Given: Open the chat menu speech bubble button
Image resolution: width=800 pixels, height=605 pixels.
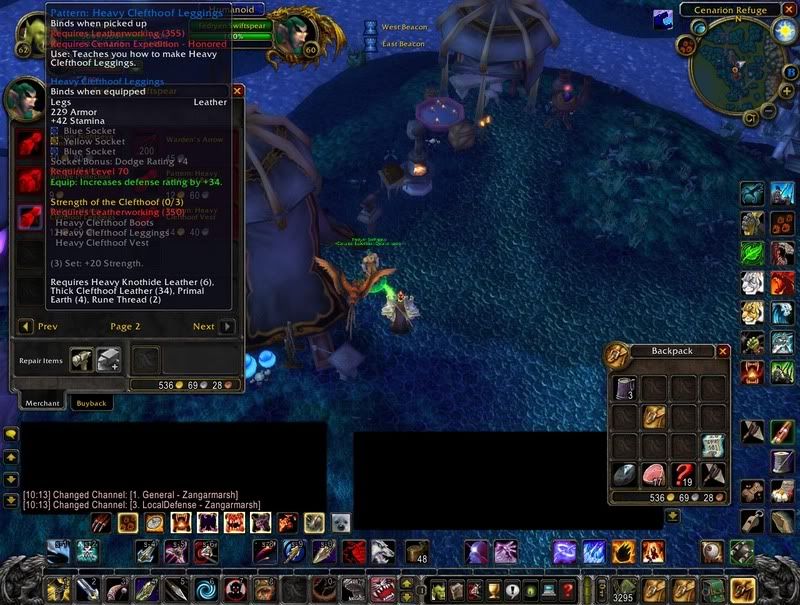Looking at the screenshot, I should (x=11, y=434).
